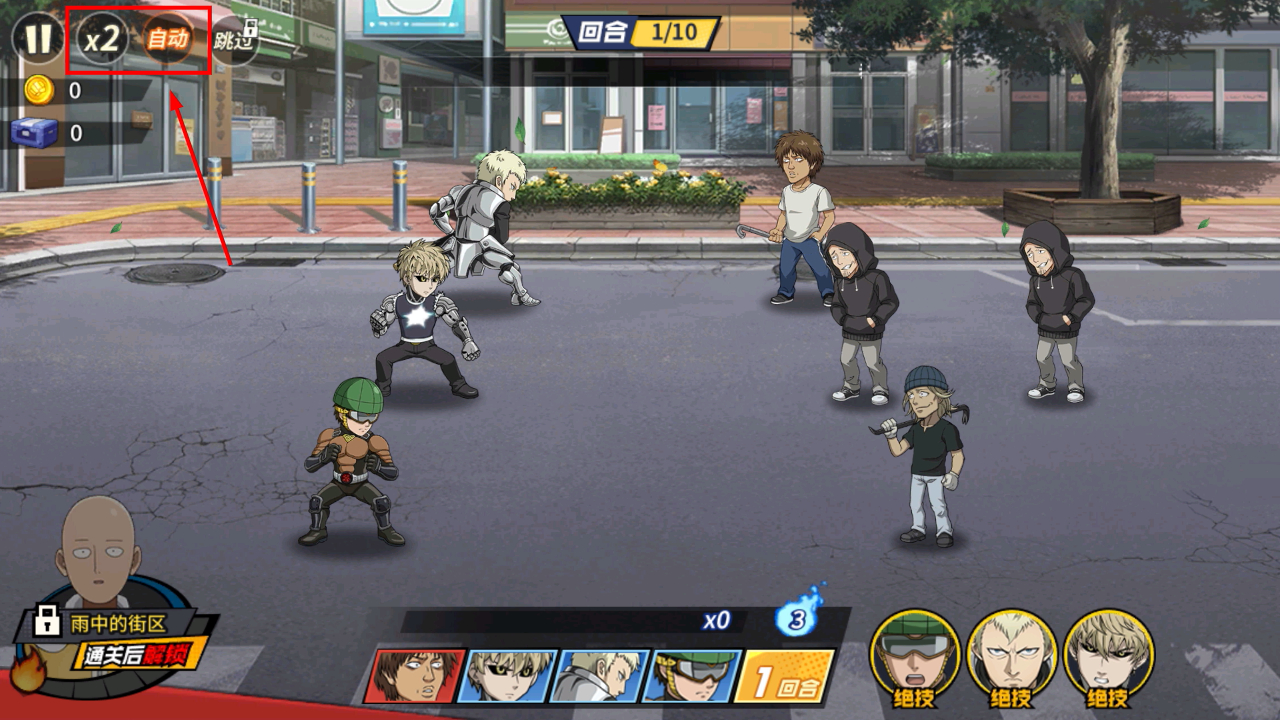Select the silver-armored hero's turn order portrait

coord(600,676)
